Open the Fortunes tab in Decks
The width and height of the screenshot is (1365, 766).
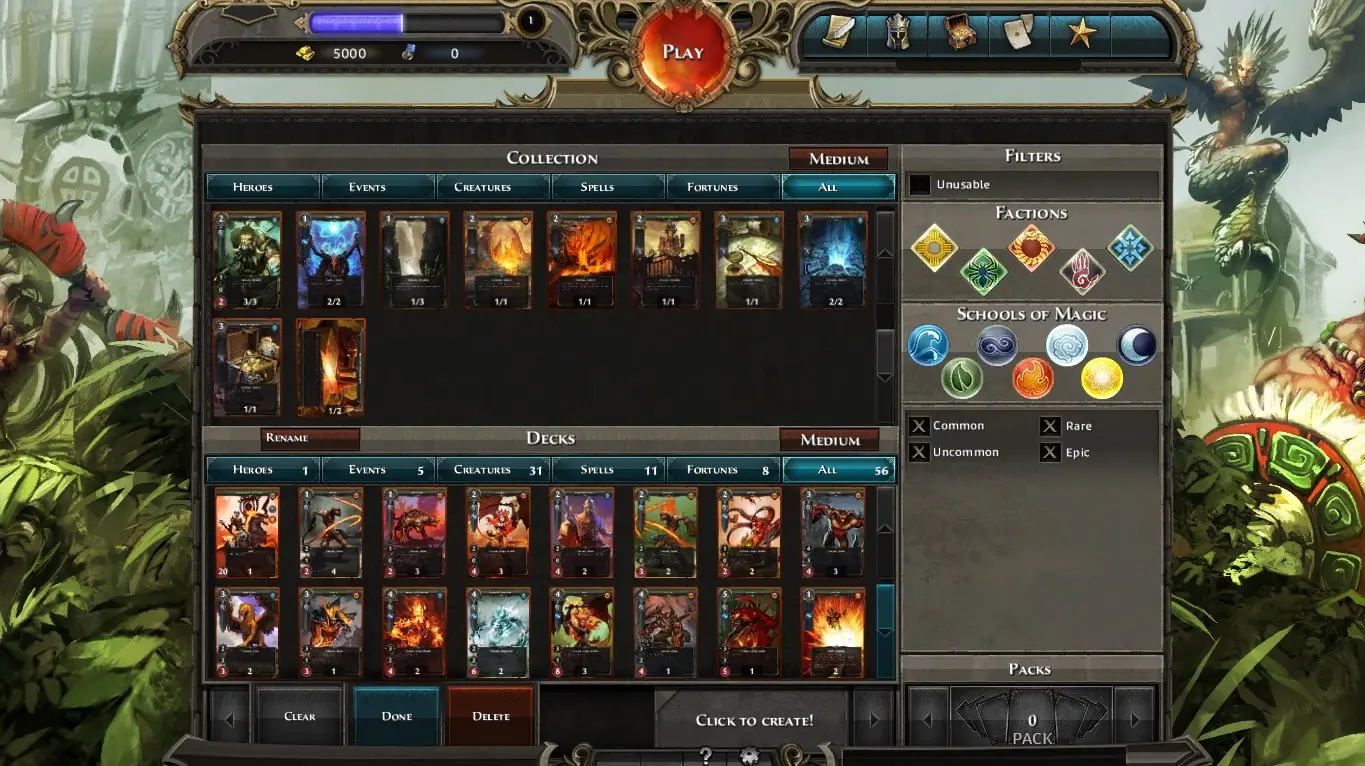click(722, 469)
